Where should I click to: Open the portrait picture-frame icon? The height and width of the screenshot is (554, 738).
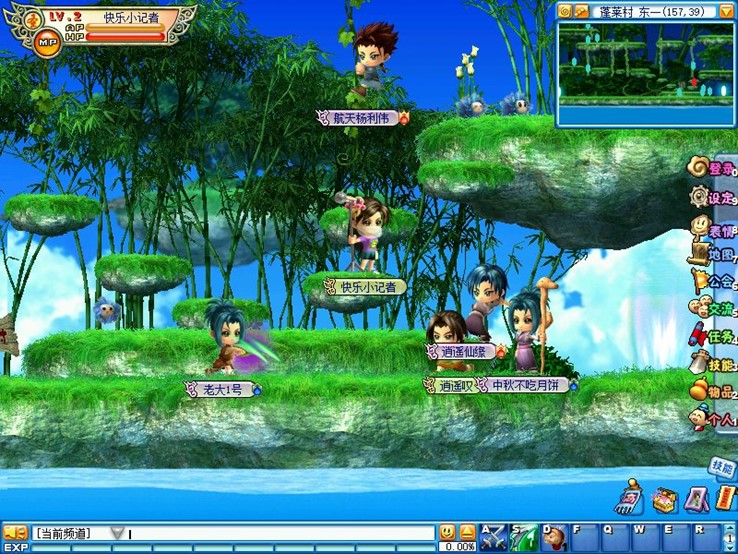[x=696, y=497]
